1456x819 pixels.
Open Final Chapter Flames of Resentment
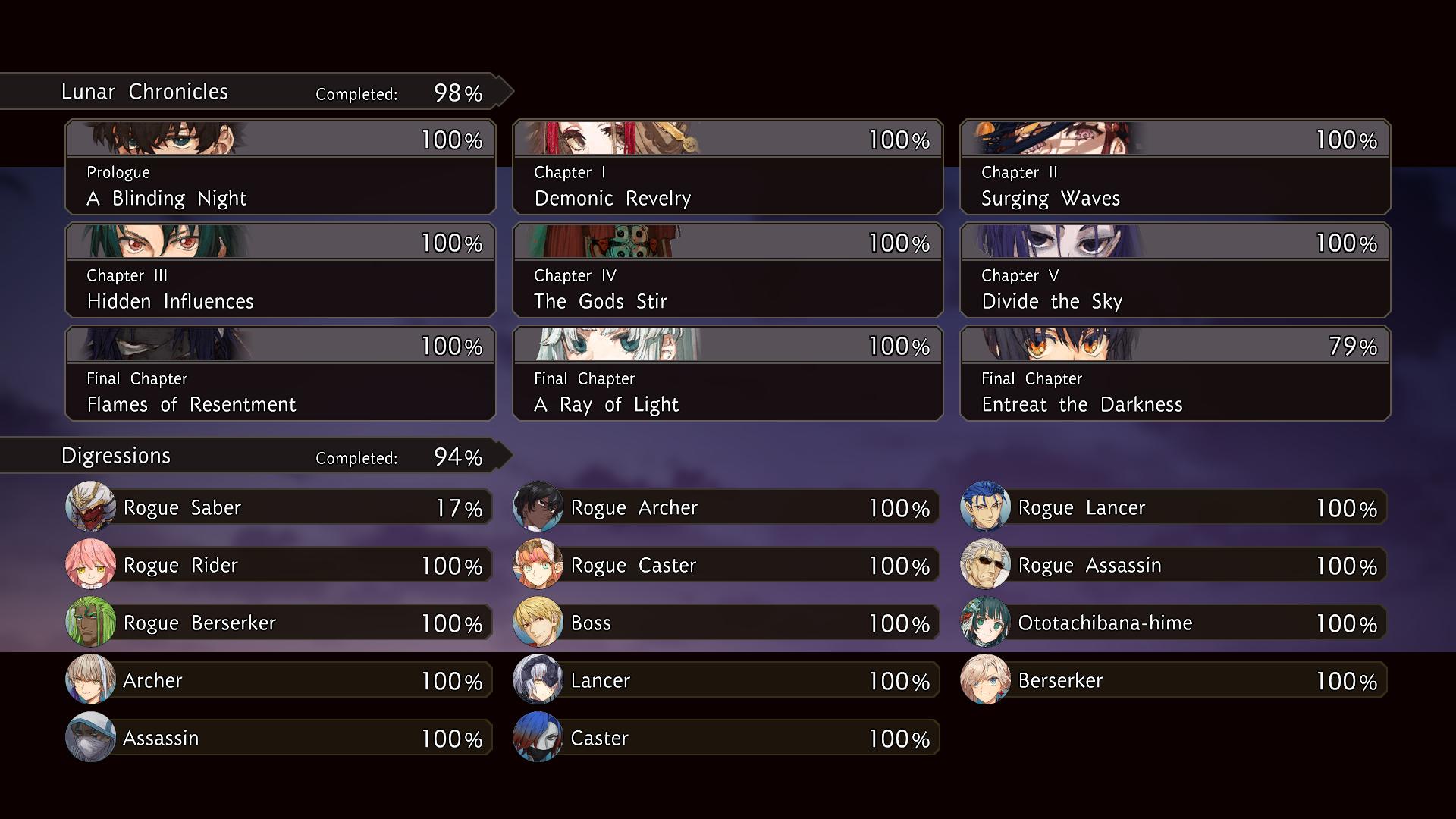coord(281,374)
